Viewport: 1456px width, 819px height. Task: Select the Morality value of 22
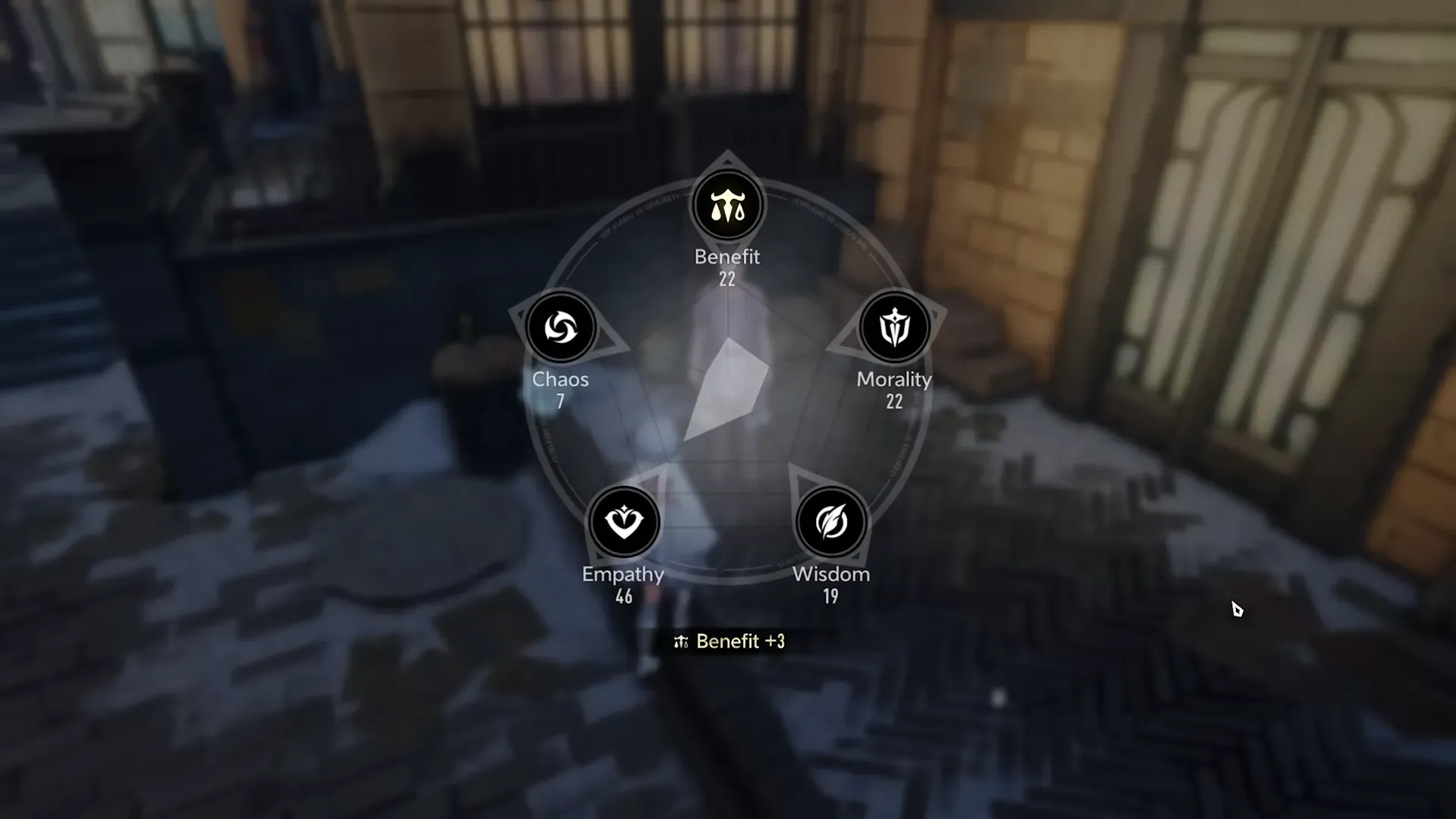tap(895, 403)
